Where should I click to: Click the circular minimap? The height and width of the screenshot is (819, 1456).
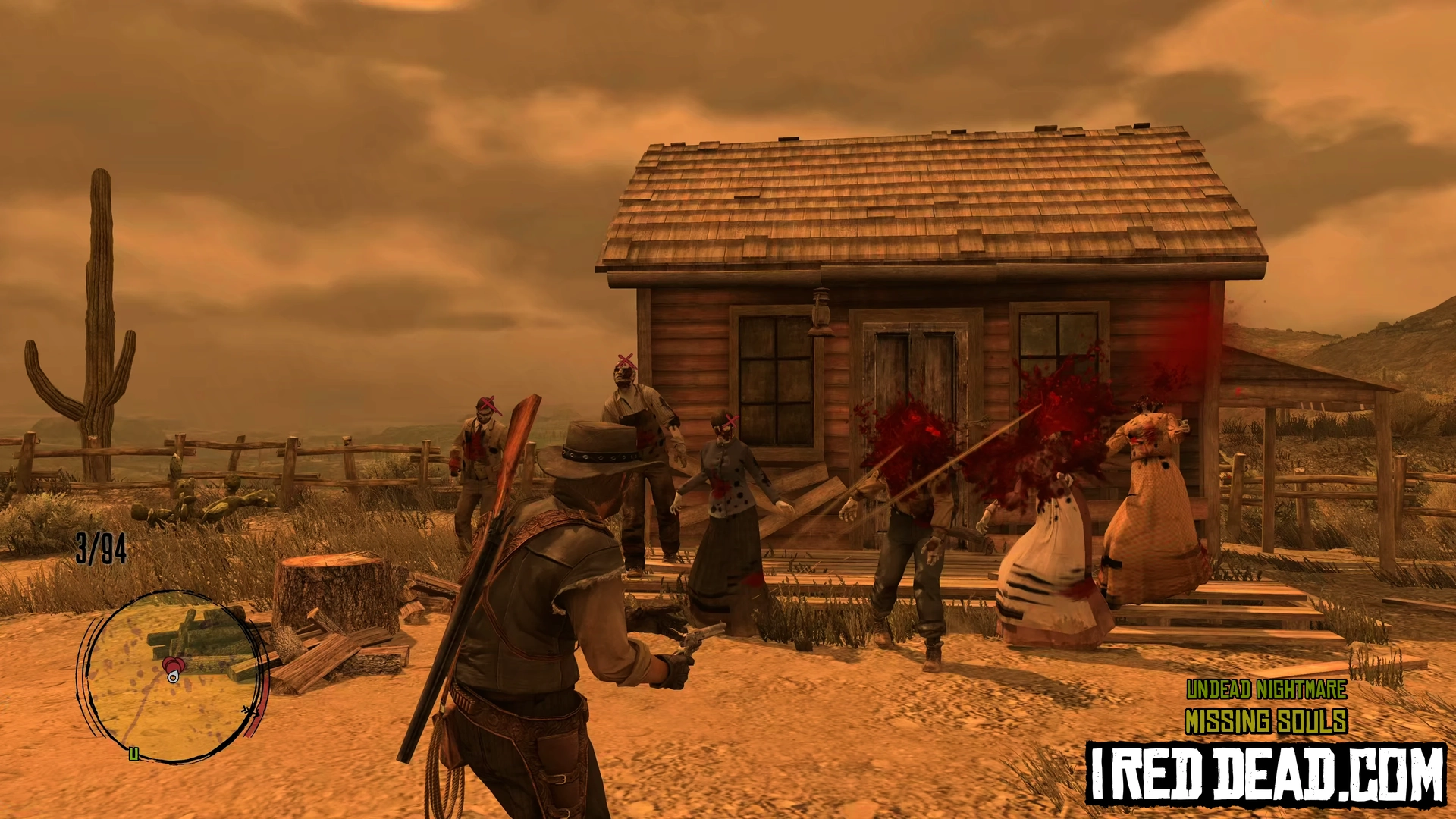(171, 676)
